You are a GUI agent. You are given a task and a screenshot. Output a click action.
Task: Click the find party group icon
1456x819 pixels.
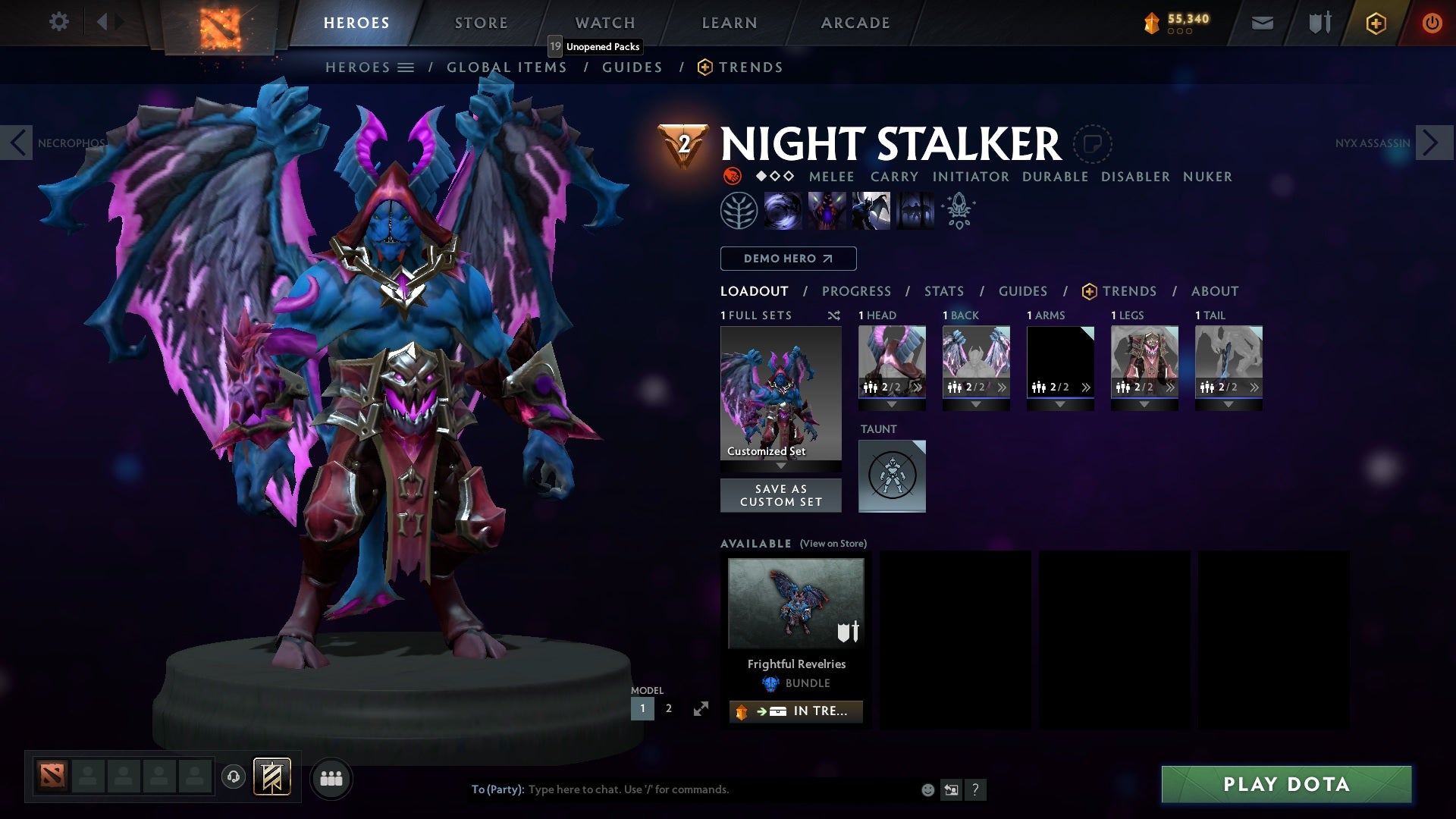pos(332,778)
